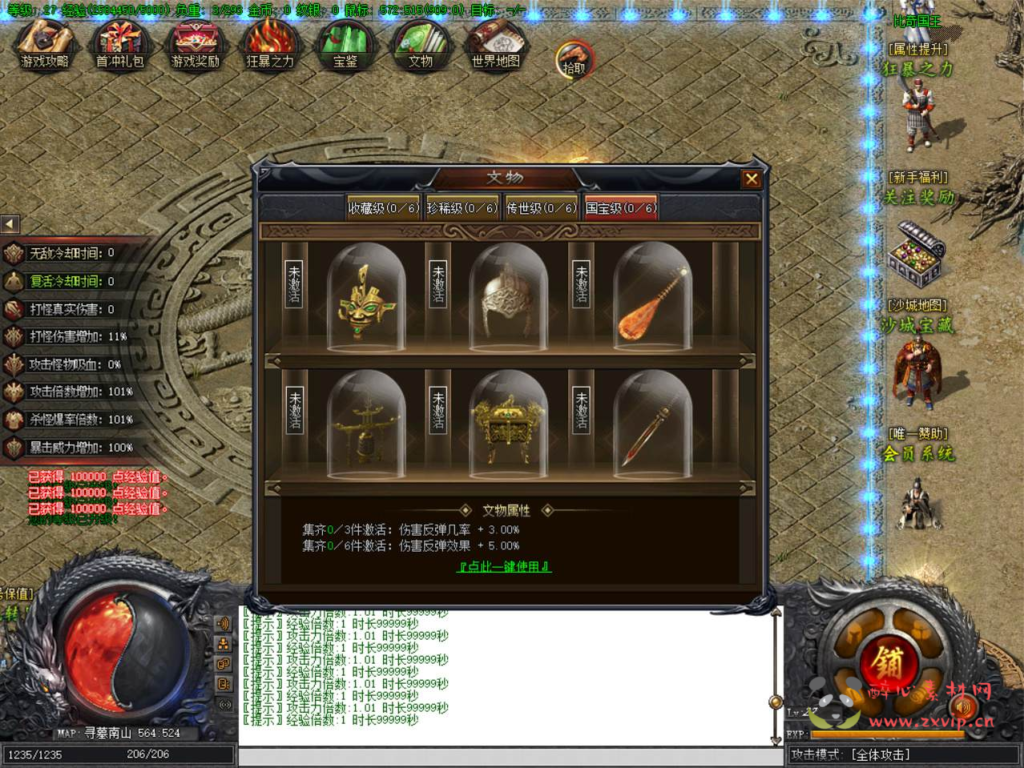Switch to the 收藏级 tab
Image resolution: width=1024 pixels, height=768 pixels.
pyautogui.click(x=381, y=208)
